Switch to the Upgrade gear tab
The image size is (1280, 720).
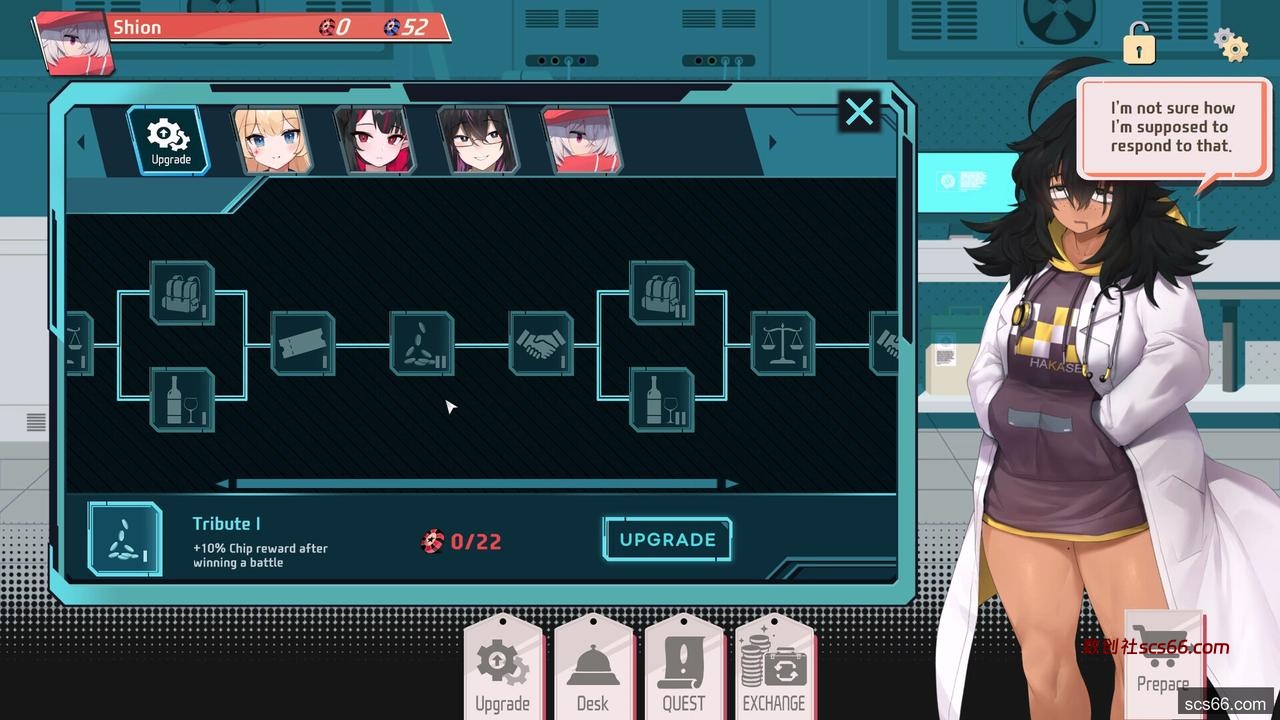169,141
